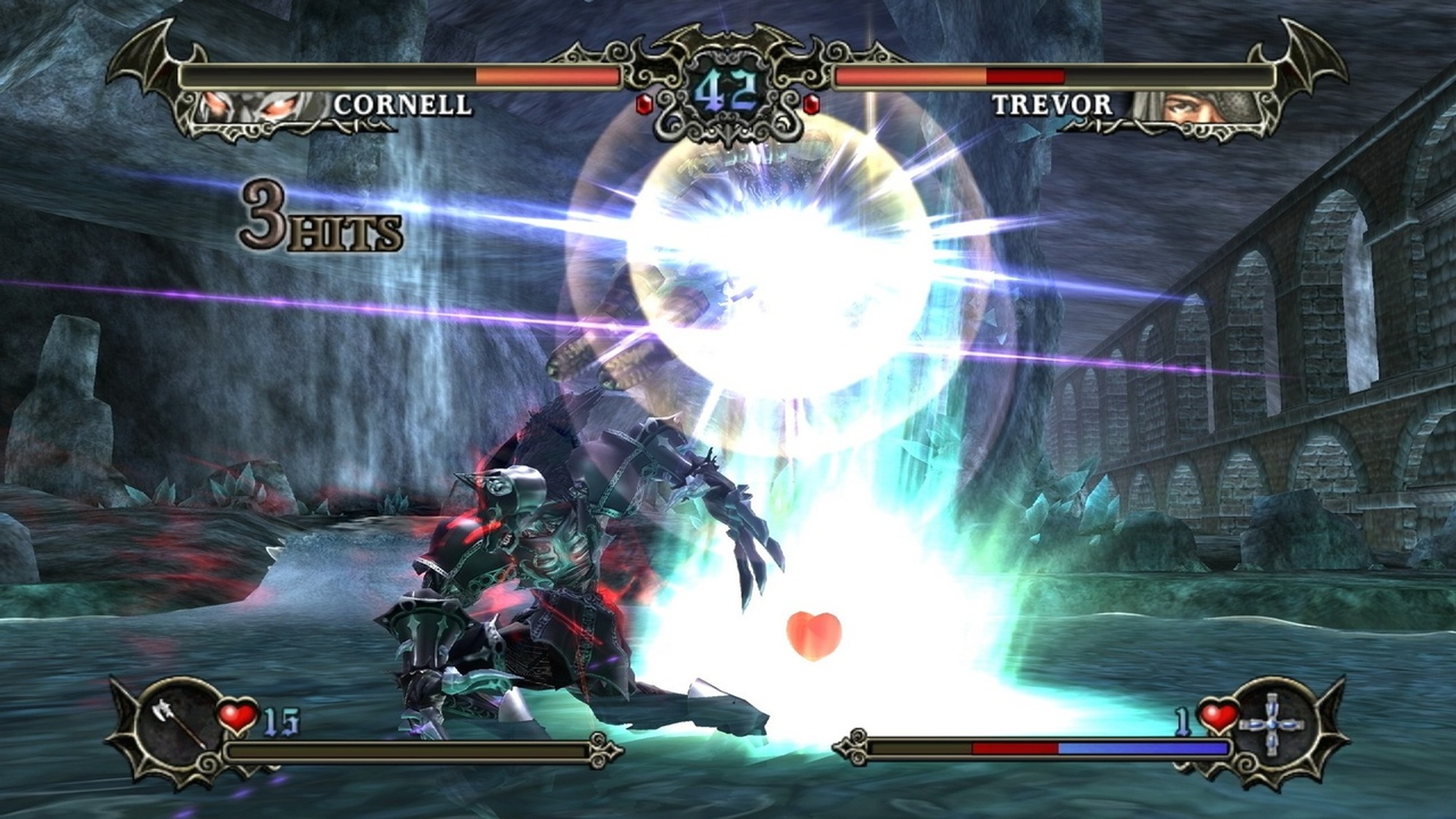1456x819 pixels.
Task: Click the red gem beside the timer
Action: tap(645, 105)
